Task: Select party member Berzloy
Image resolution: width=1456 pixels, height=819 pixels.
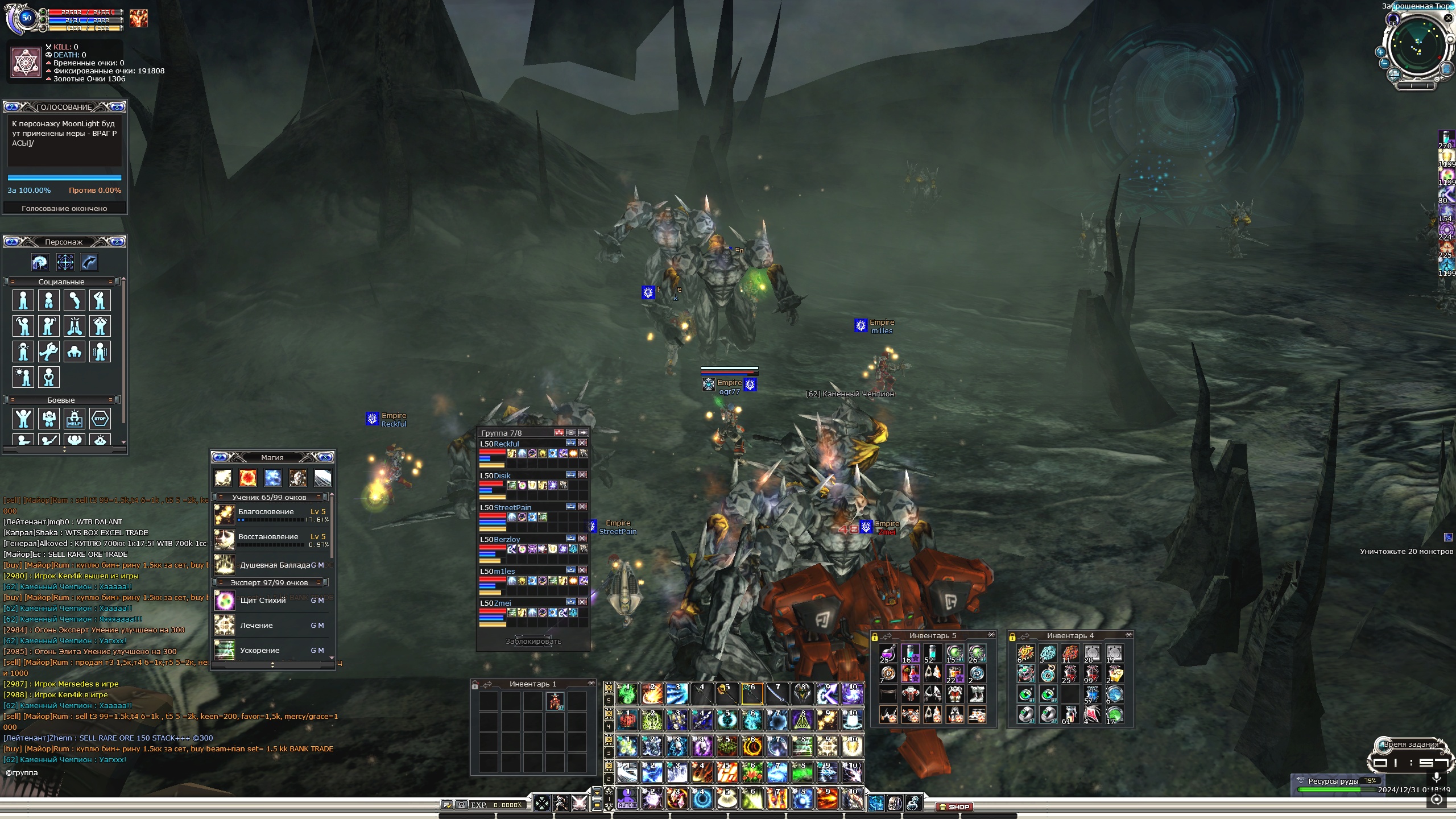Action: tap(500, 539)
